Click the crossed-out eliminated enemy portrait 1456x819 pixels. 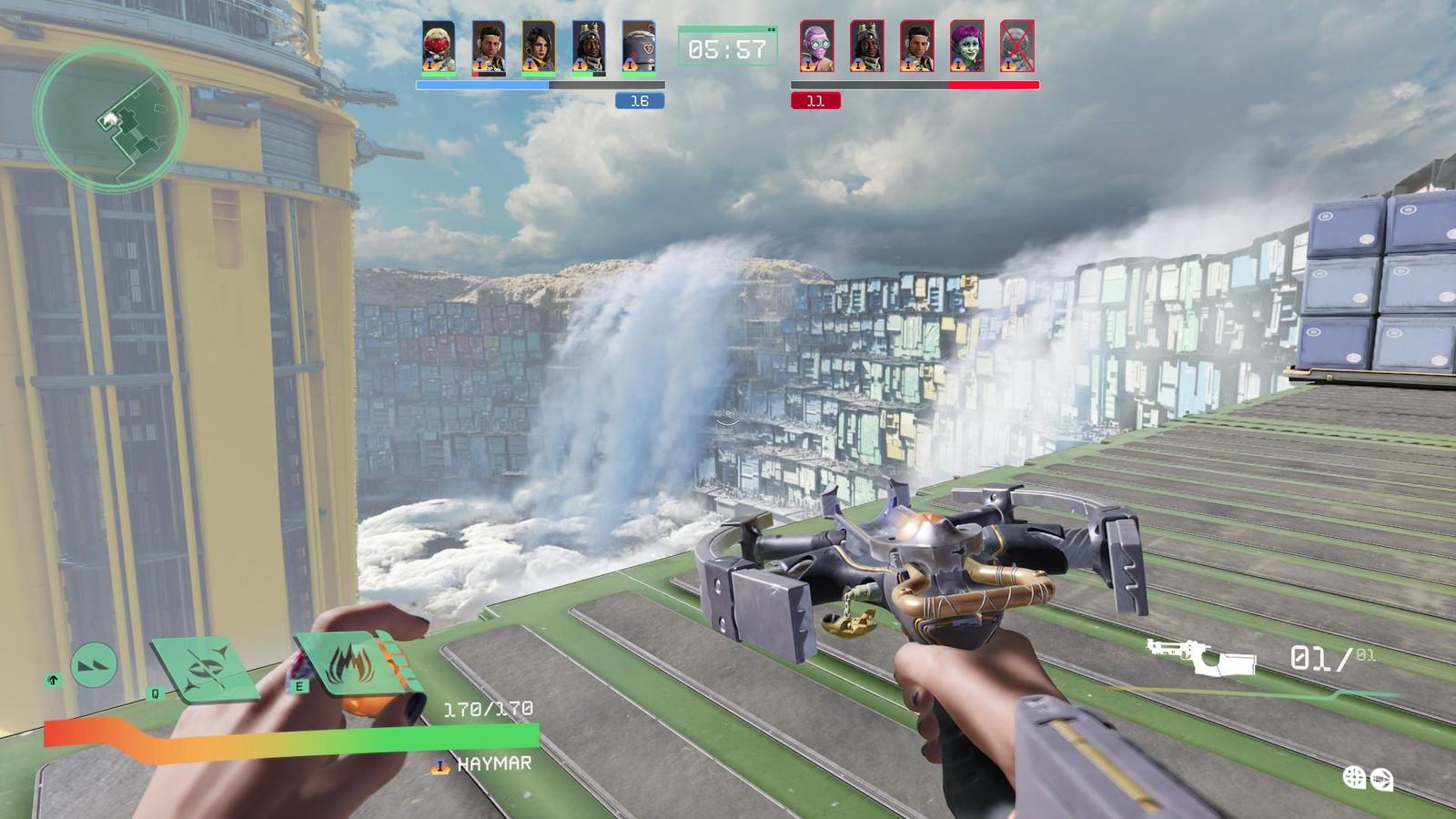point(1016,46)
